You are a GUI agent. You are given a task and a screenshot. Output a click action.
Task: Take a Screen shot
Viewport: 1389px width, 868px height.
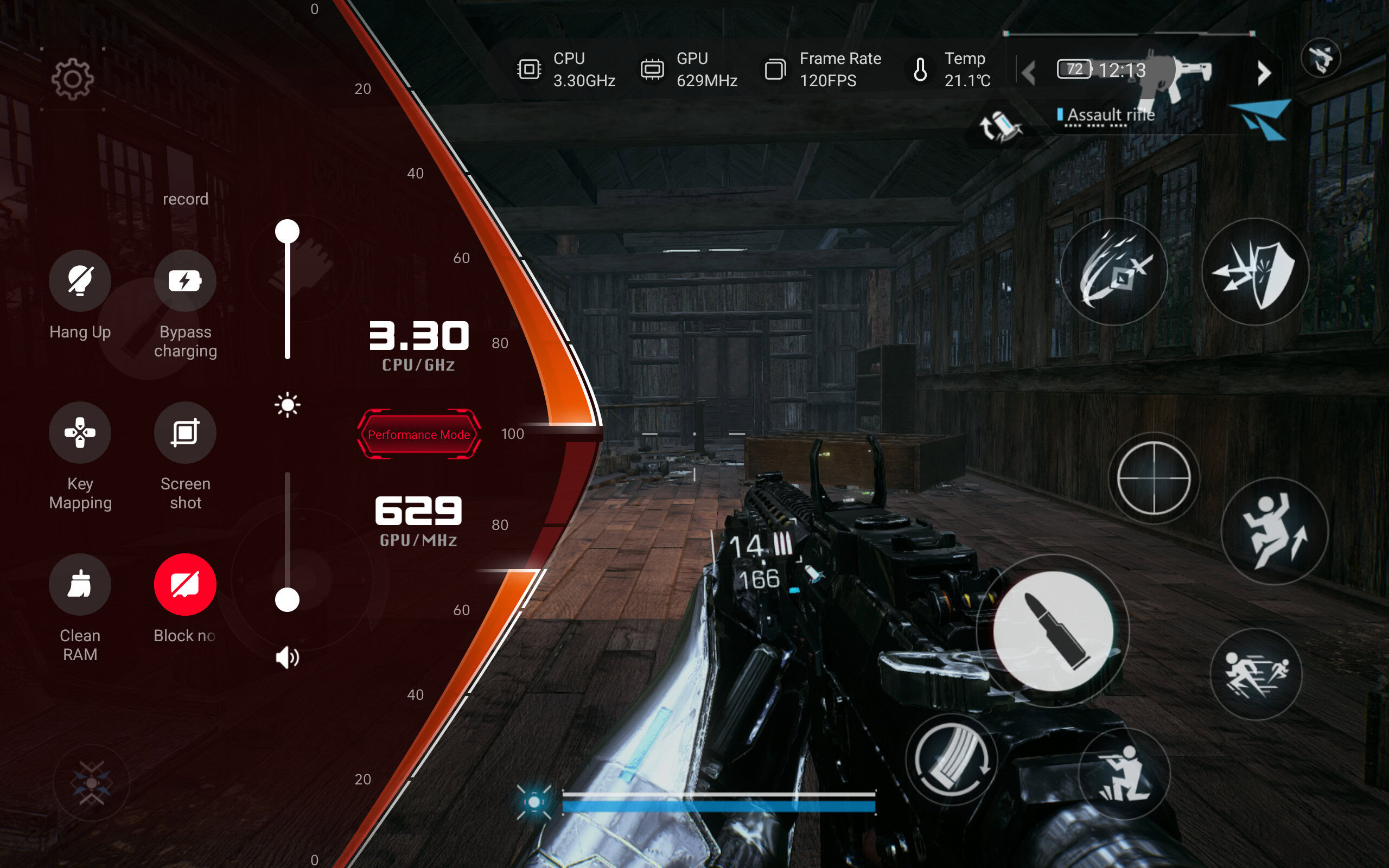(x=185, y=432)
